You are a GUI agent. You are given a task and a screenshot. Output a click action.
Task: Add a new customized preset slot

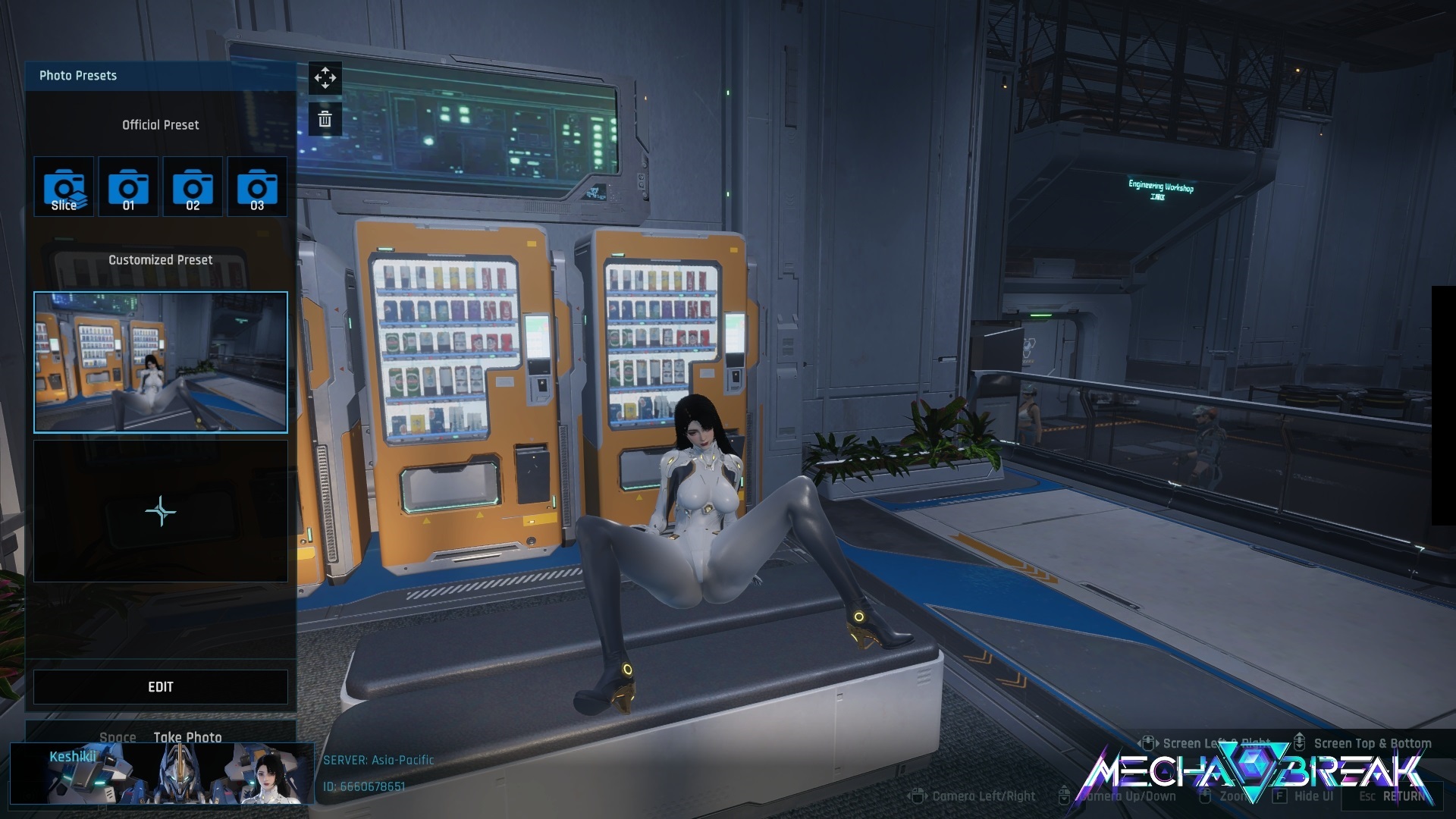tap(161, 512)
